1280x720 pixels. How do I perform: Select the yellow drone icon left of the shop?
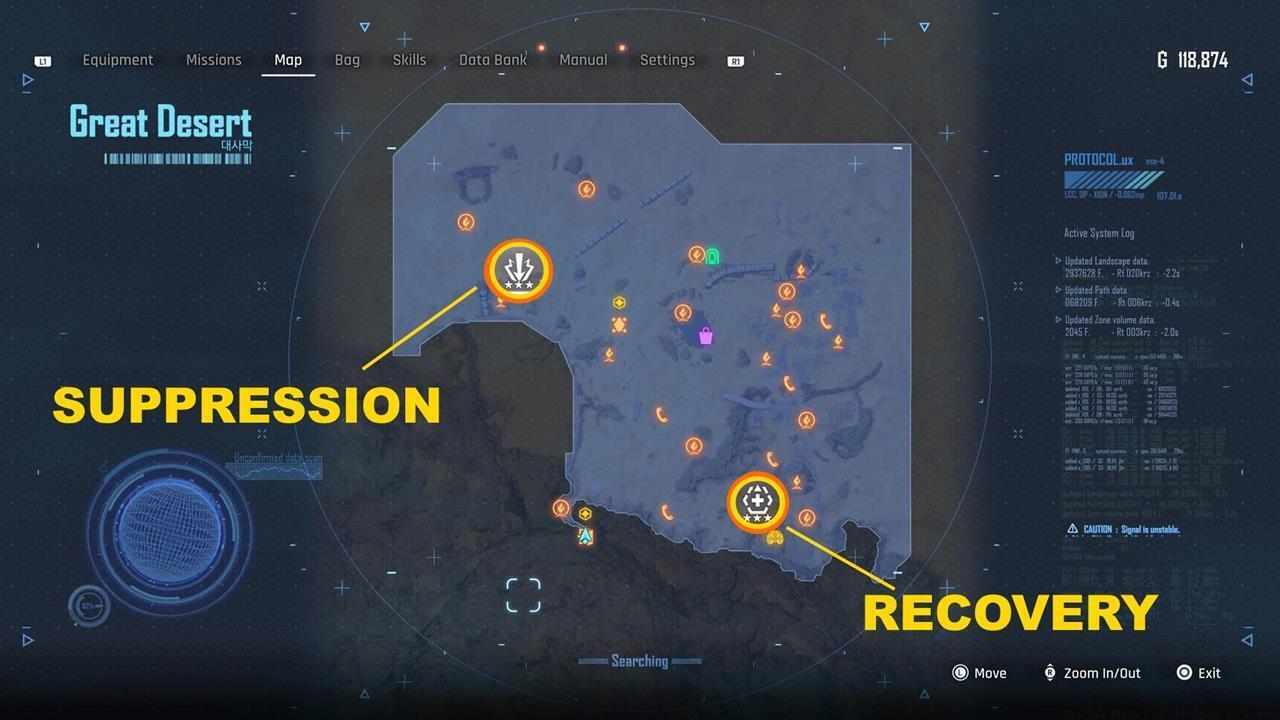click(x=620, y=323)
